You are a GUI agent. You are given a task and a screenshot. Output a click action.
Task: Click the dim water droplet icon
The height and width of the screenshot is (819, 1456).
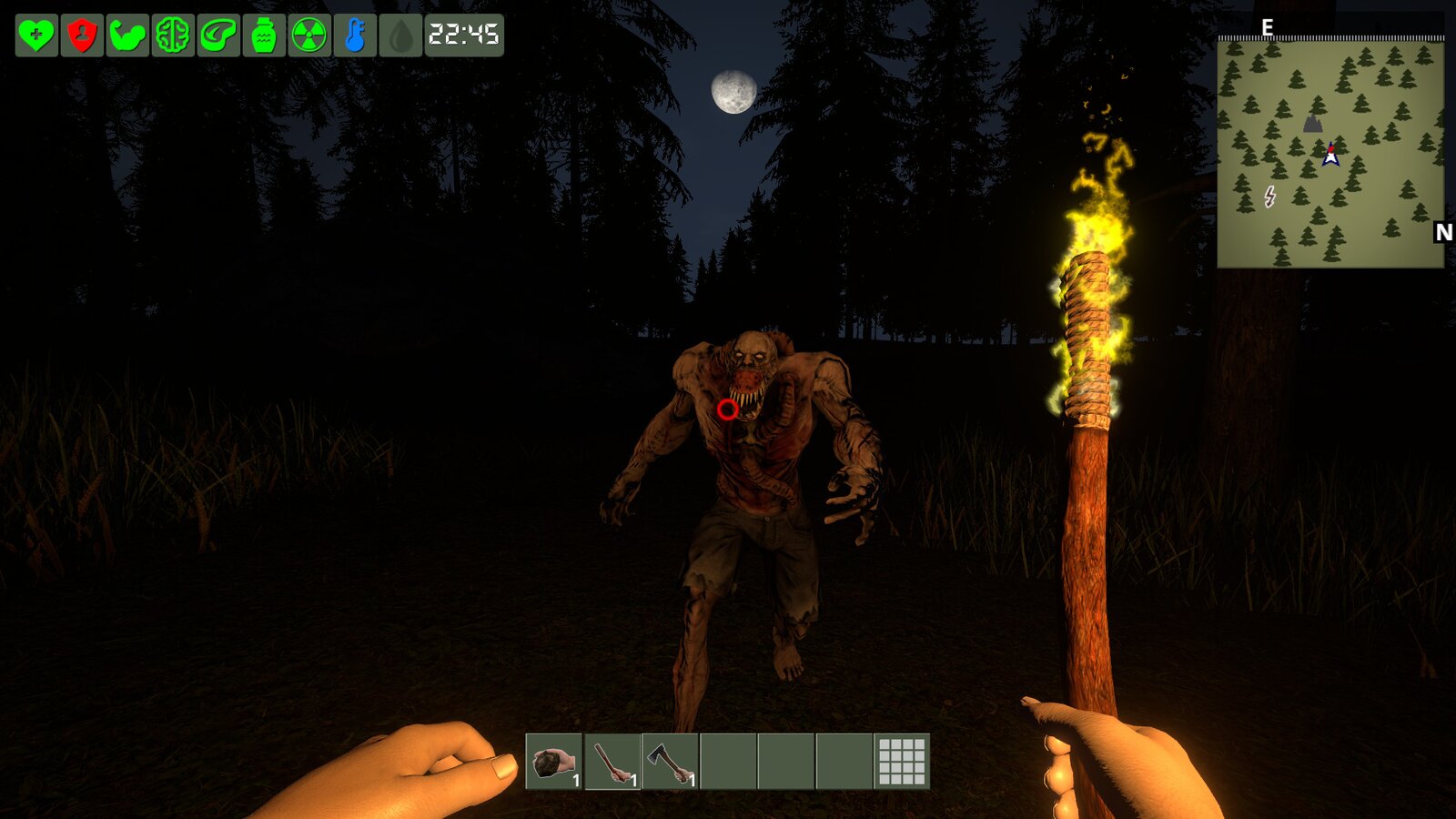pos(400,35)
